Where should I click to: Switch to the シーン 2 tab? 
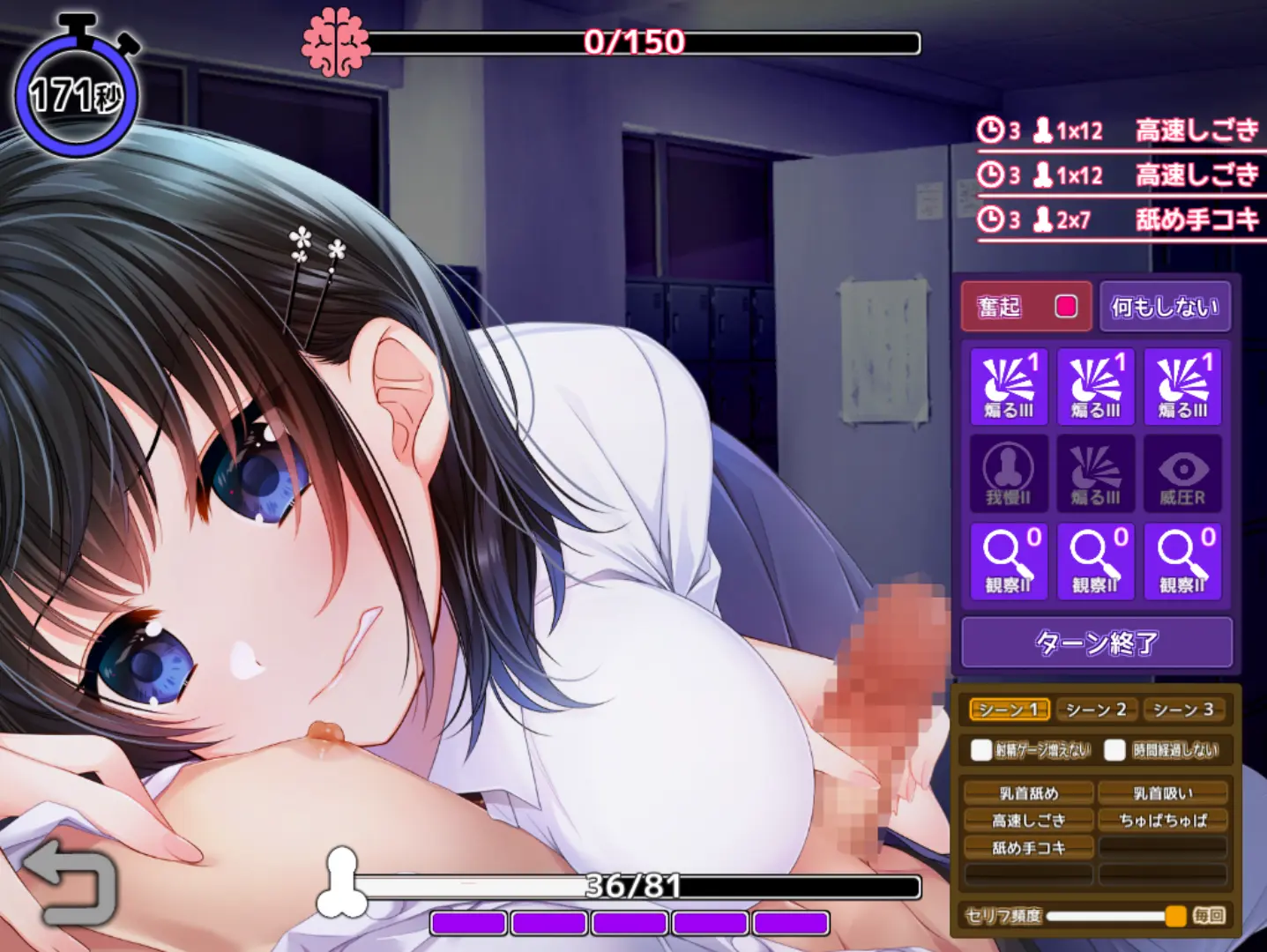coord(1095,710)
